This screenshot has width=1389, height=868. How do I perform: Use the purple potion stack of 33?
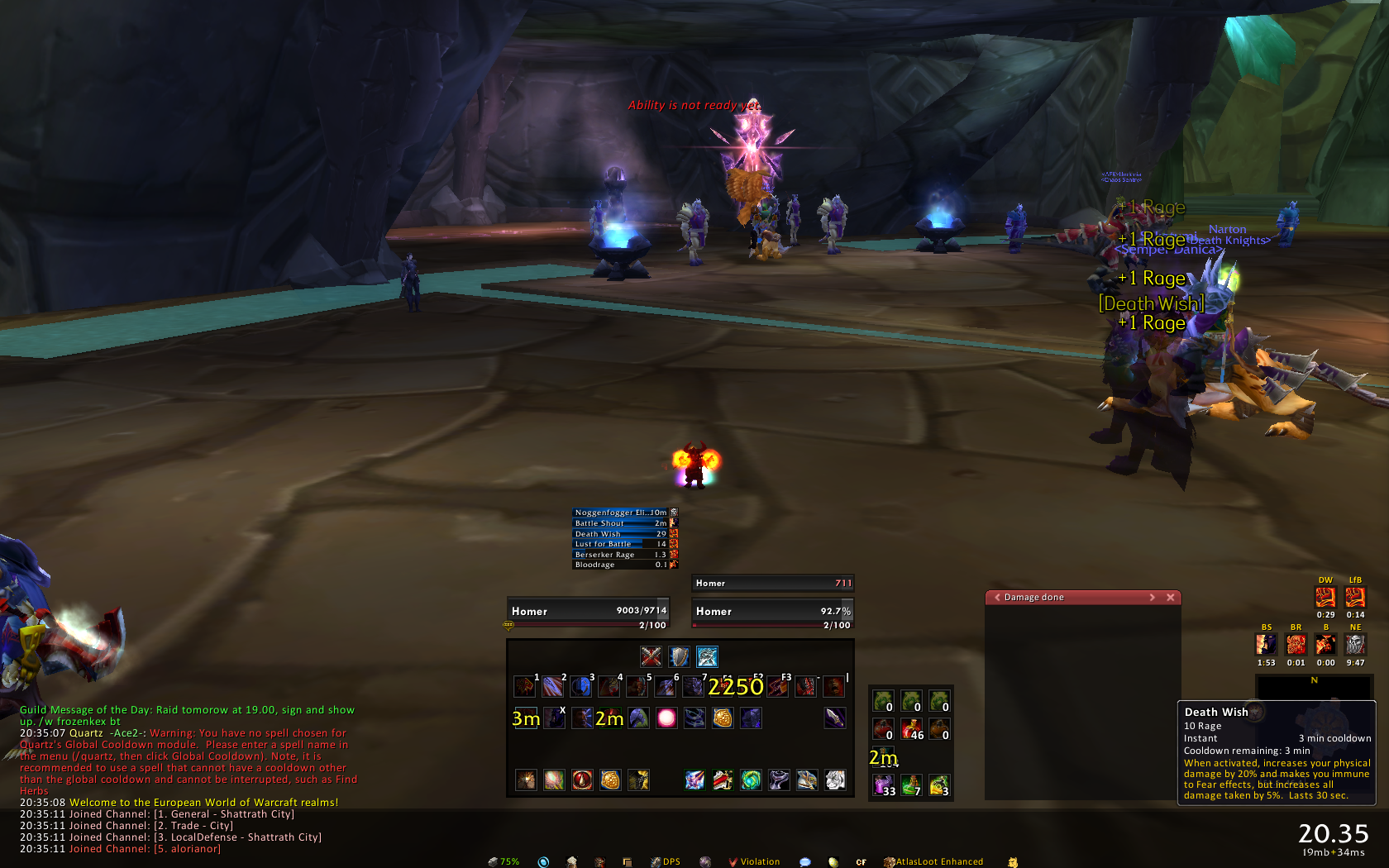pos(883,785)
